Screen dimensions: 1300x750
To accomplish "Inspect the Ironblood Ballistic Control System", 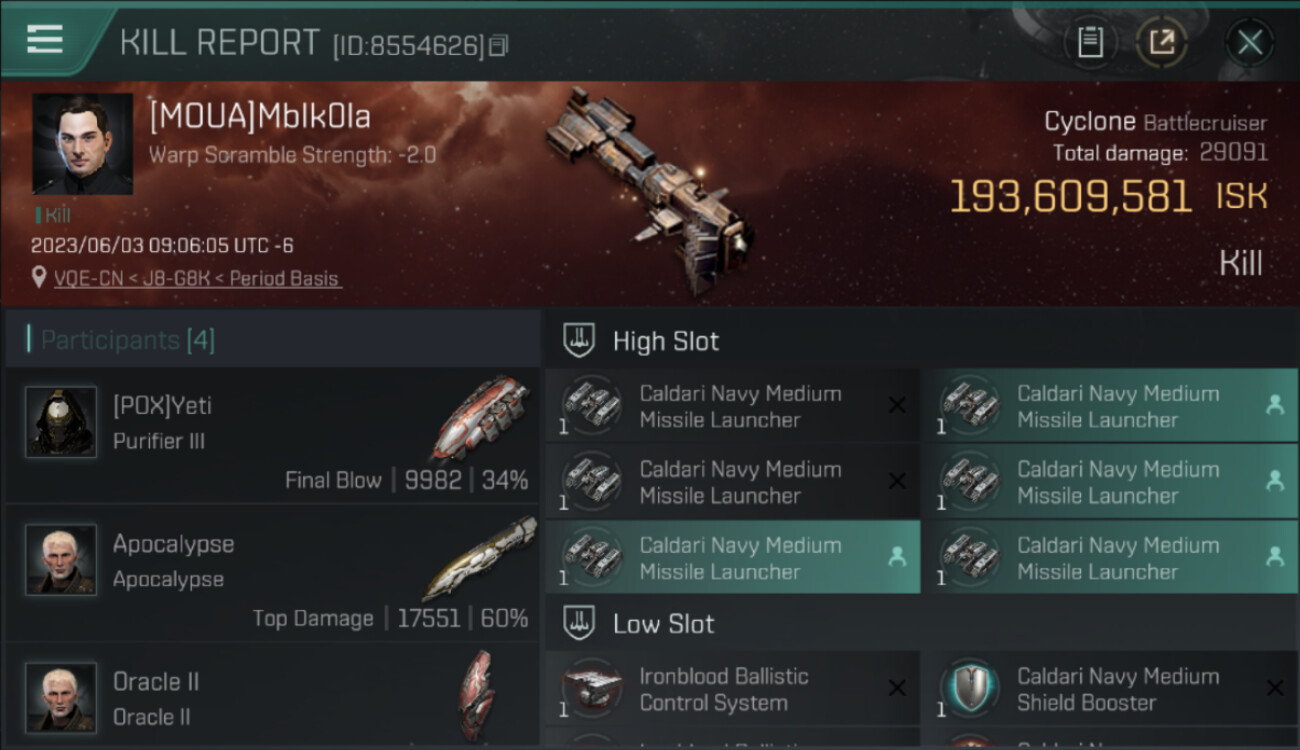I will (x=732, y=689).
